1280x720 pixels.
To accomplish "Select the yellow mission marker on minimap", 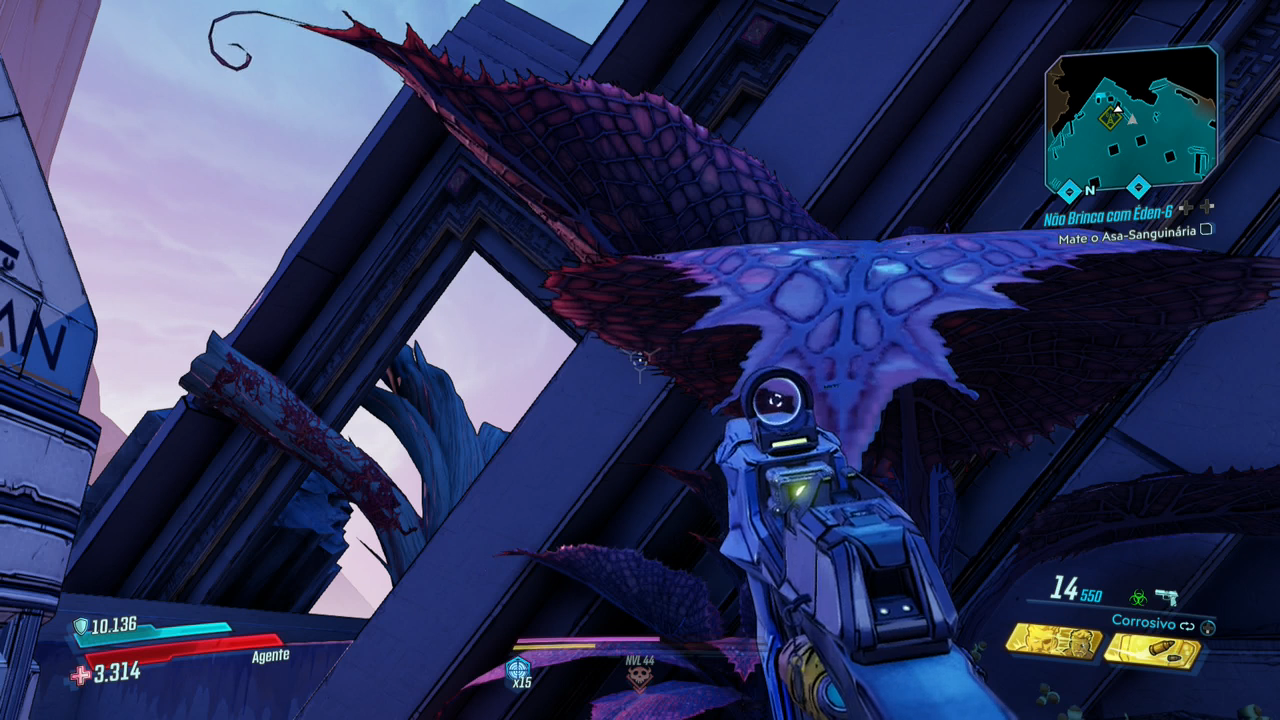I will 1109,119.
